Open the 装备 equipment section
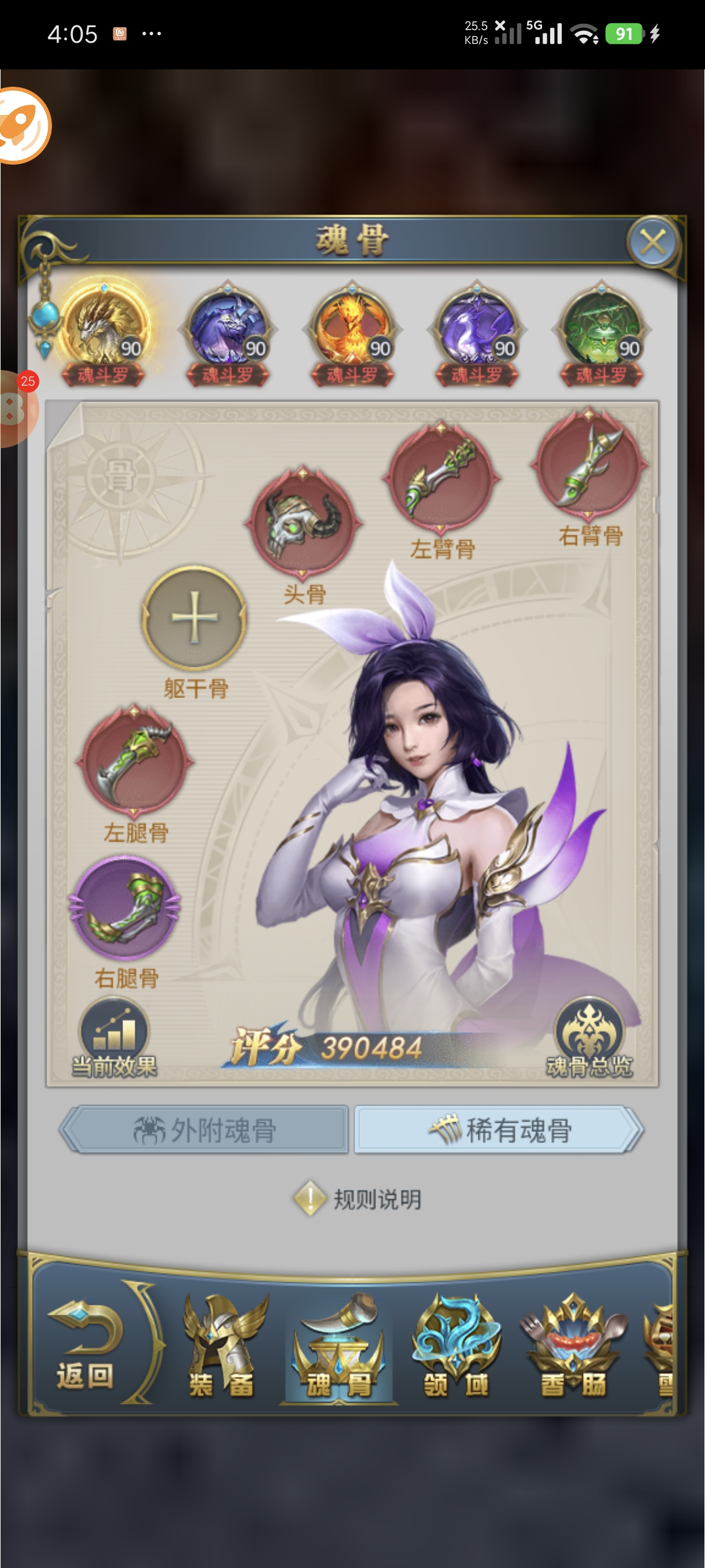Screen dimensions: 705x1568 [221, 1347]
